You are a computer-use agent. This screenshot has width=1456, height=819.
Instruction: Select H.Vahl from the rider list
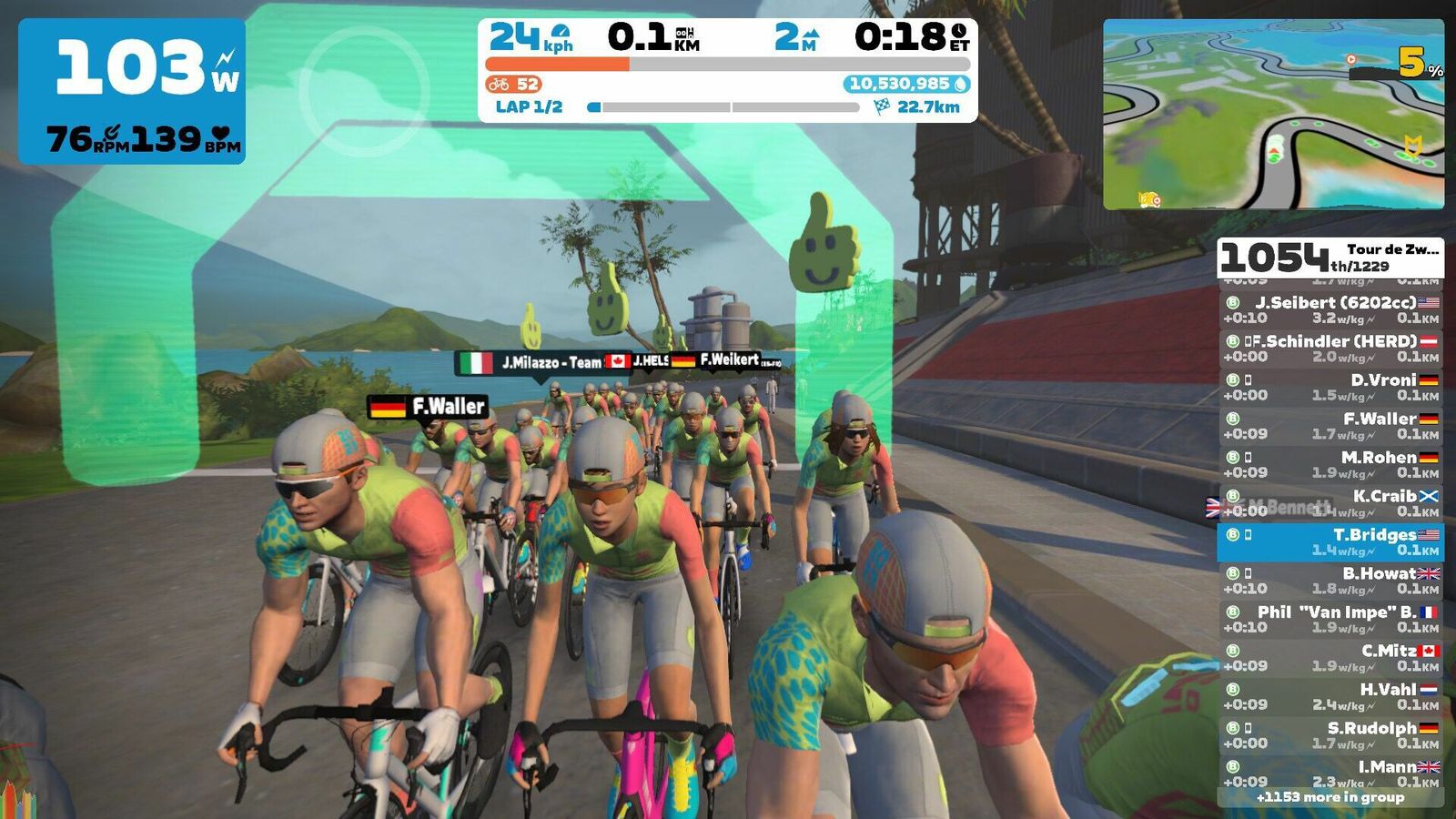click(x=1330, y=697)
